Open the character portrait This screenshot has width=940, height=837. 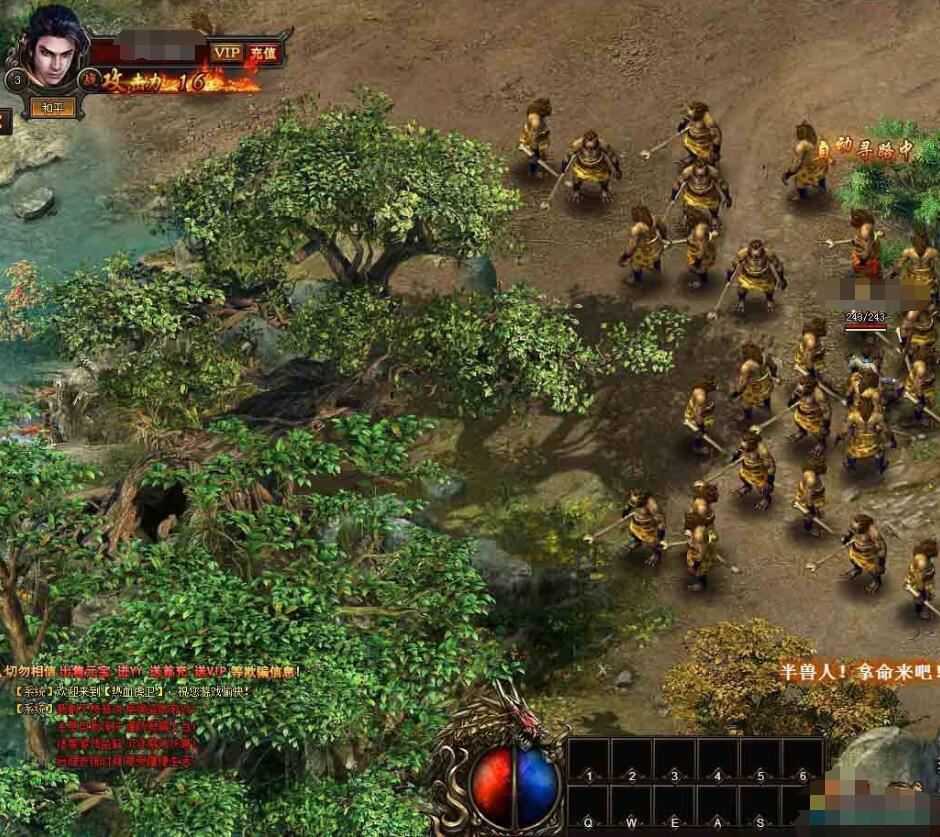[55, 52]
